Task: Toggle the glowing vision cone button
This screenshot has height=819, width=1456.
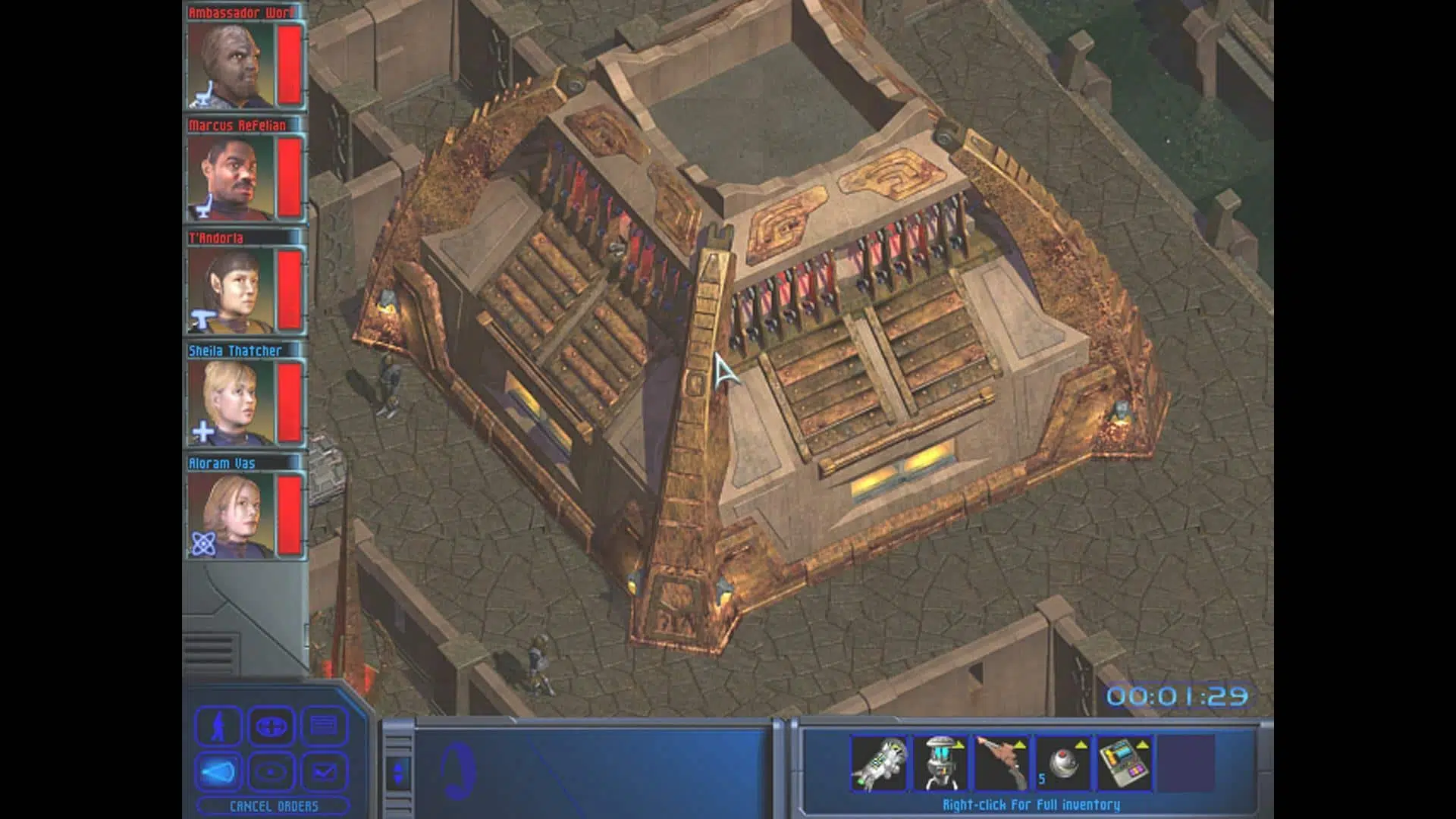Action: 219,772
